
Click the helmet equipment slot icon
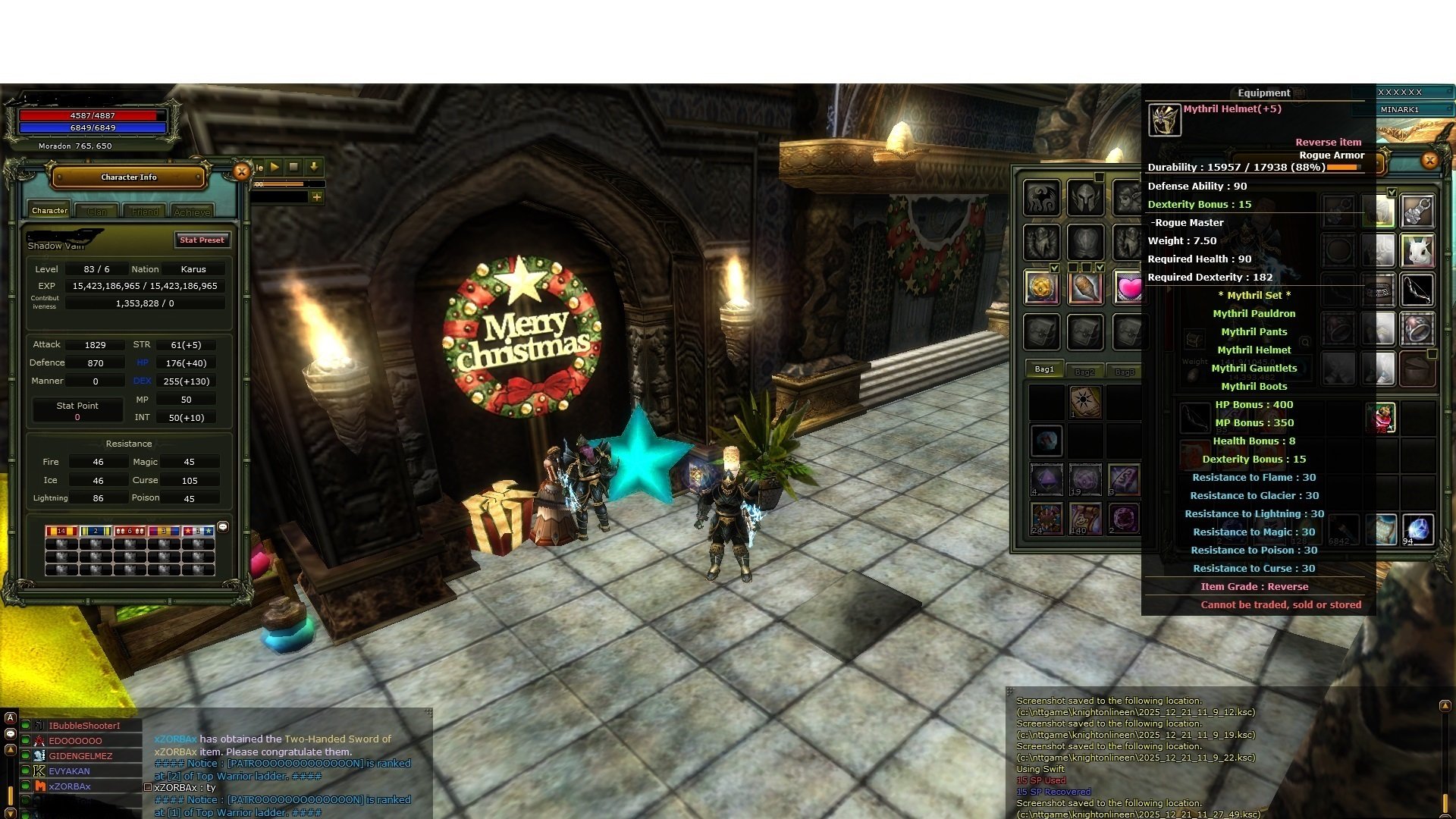(x=1084, y=199)
